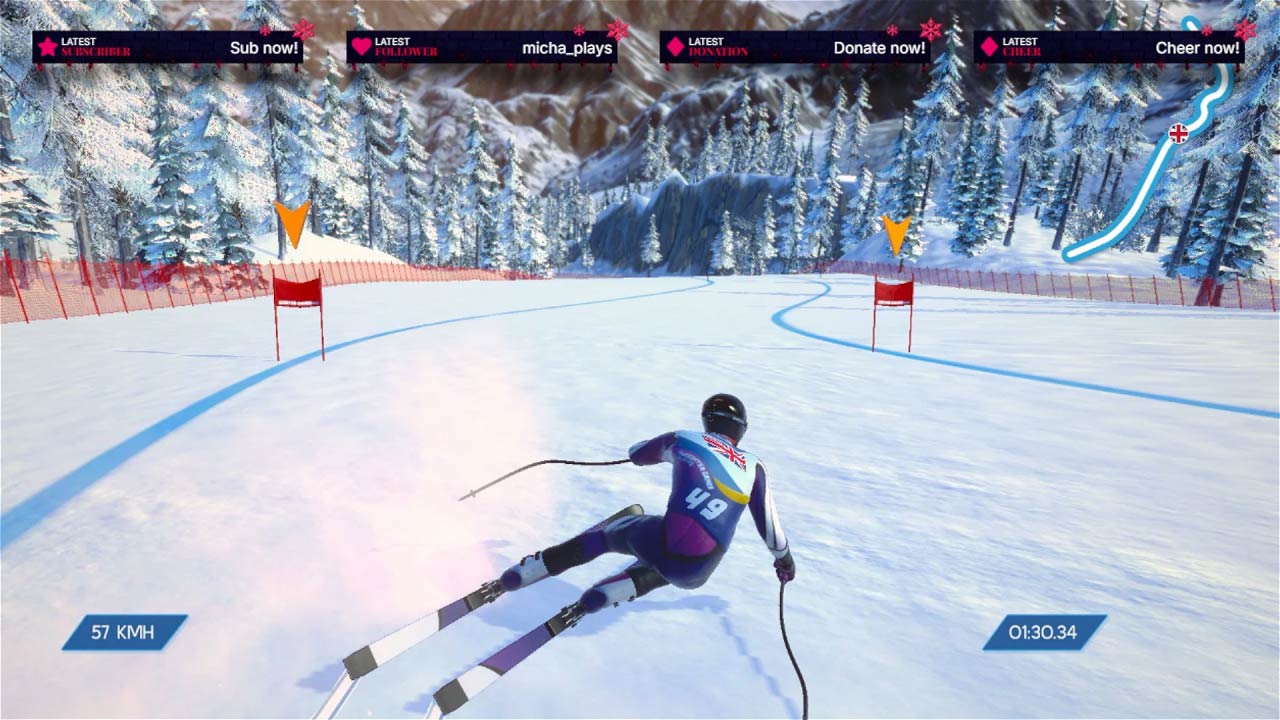Image resolution: width=1280 pixels, height=720 pixels.
Task: Click the British flag marker on course map
Action: (1179, 133)
